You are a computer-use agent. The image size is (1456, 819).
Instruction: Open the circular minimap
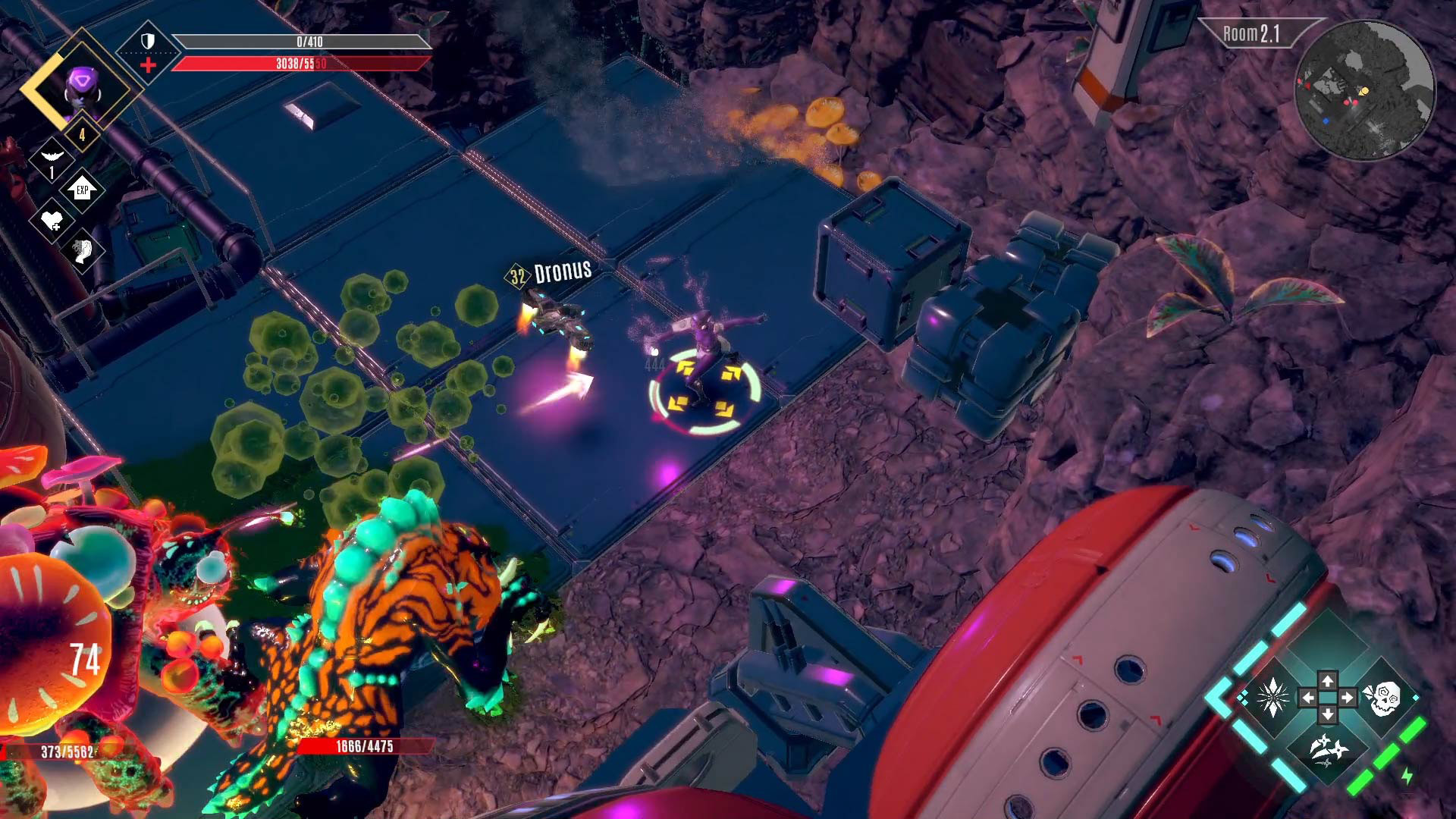tap(1364, 91)
